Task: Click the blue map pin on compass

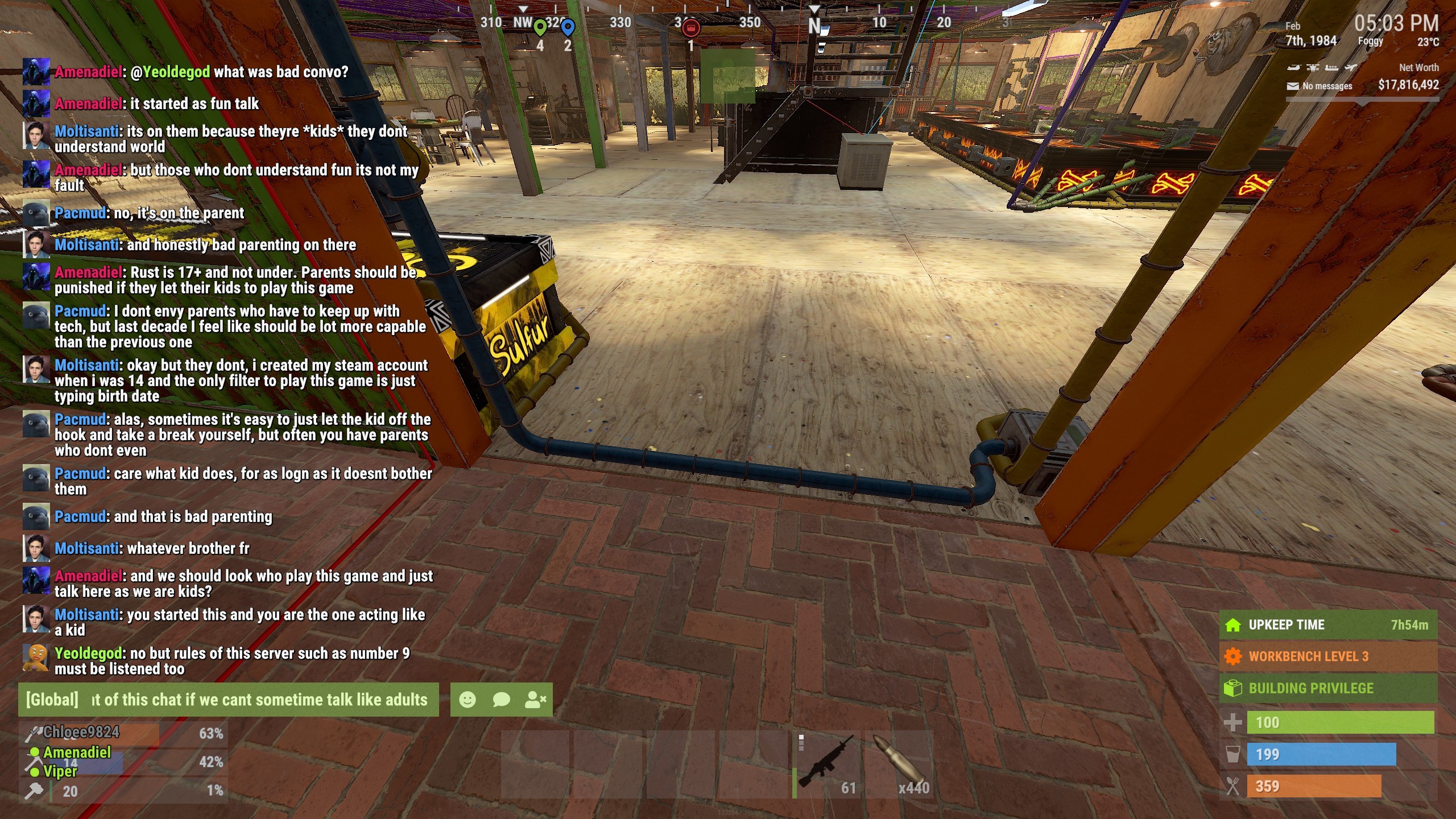Action: pos(568,27)
